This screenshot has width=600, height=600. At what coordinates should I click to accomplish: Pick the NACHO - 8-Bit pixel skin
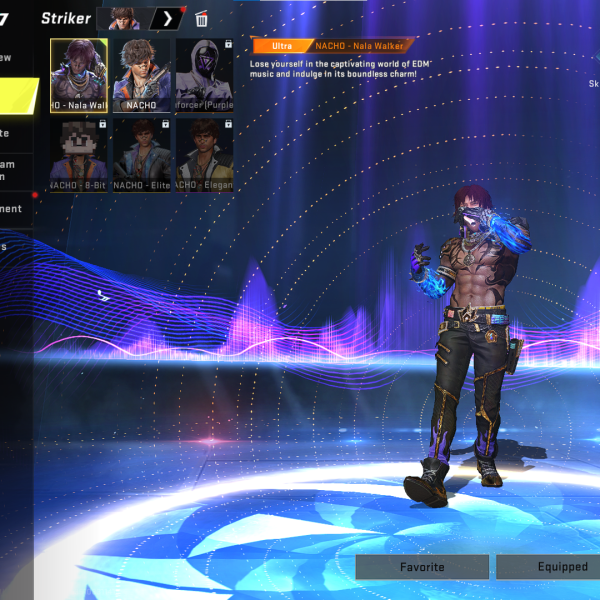[x=79, y=154]
